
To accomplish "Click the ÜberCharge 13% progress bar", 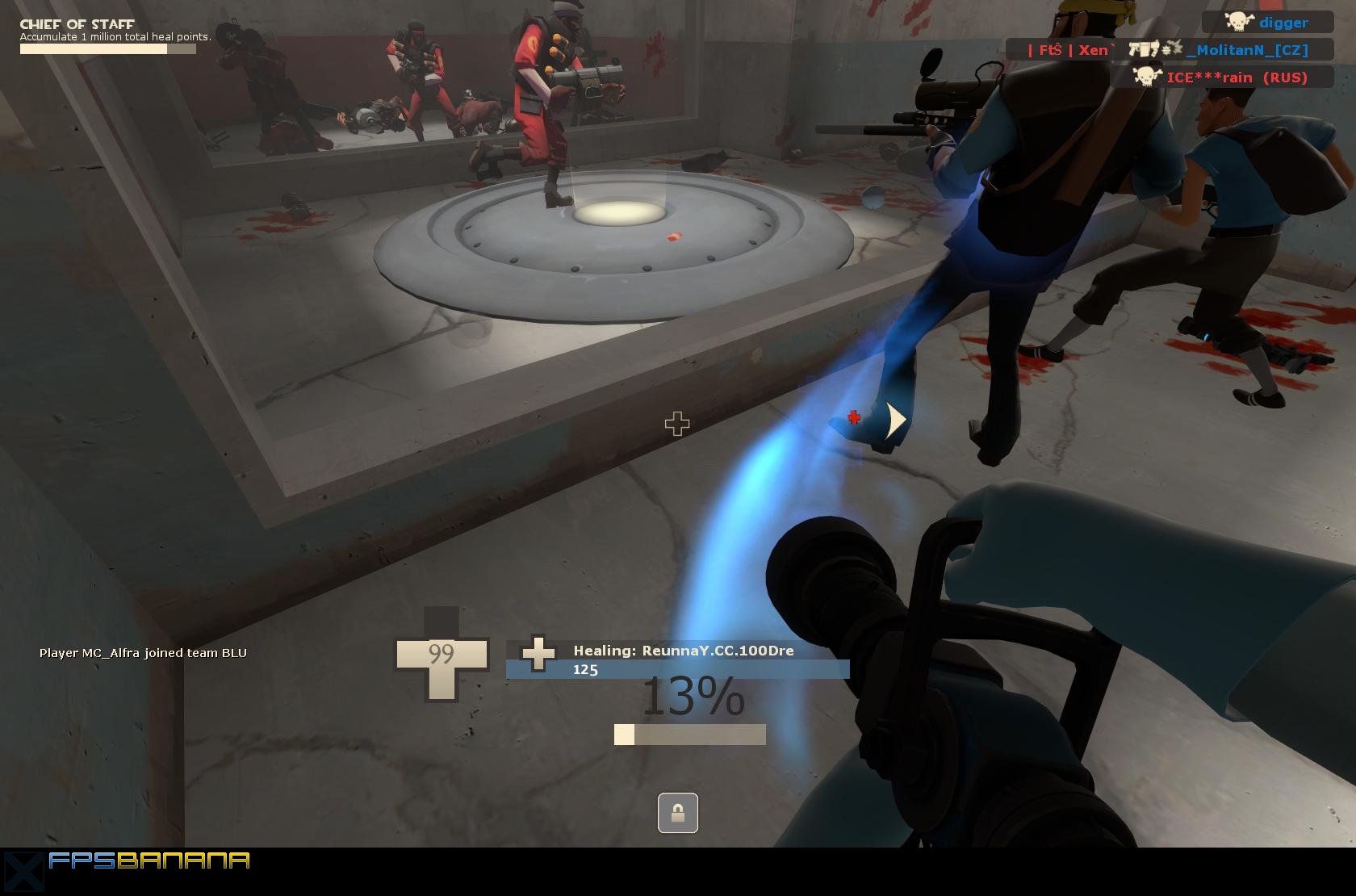I will pyautogui.click(x=688, y=733).
